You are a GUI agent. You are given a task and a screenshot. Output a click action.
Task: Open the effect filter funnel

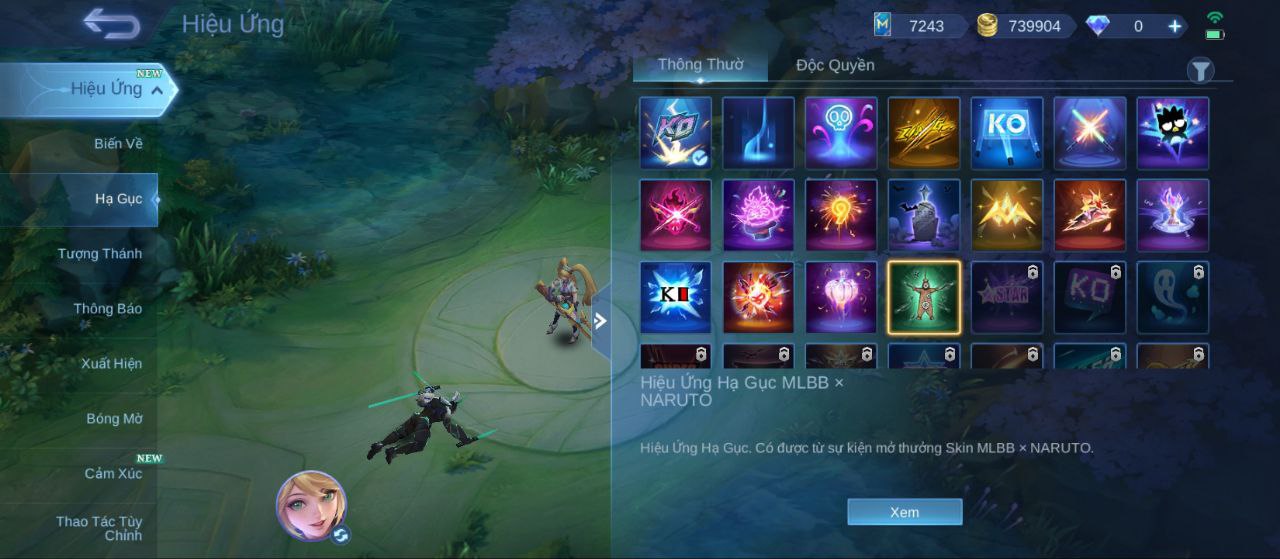click(1200, 70)
